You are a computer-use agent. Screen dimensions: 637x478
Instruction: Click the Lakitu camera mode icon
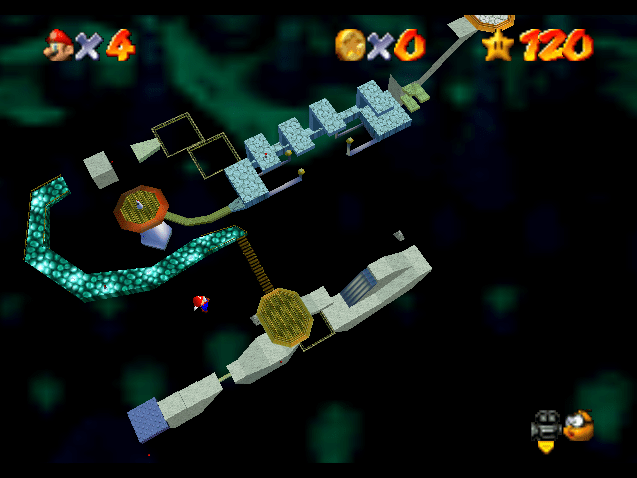tap(577, 426)
